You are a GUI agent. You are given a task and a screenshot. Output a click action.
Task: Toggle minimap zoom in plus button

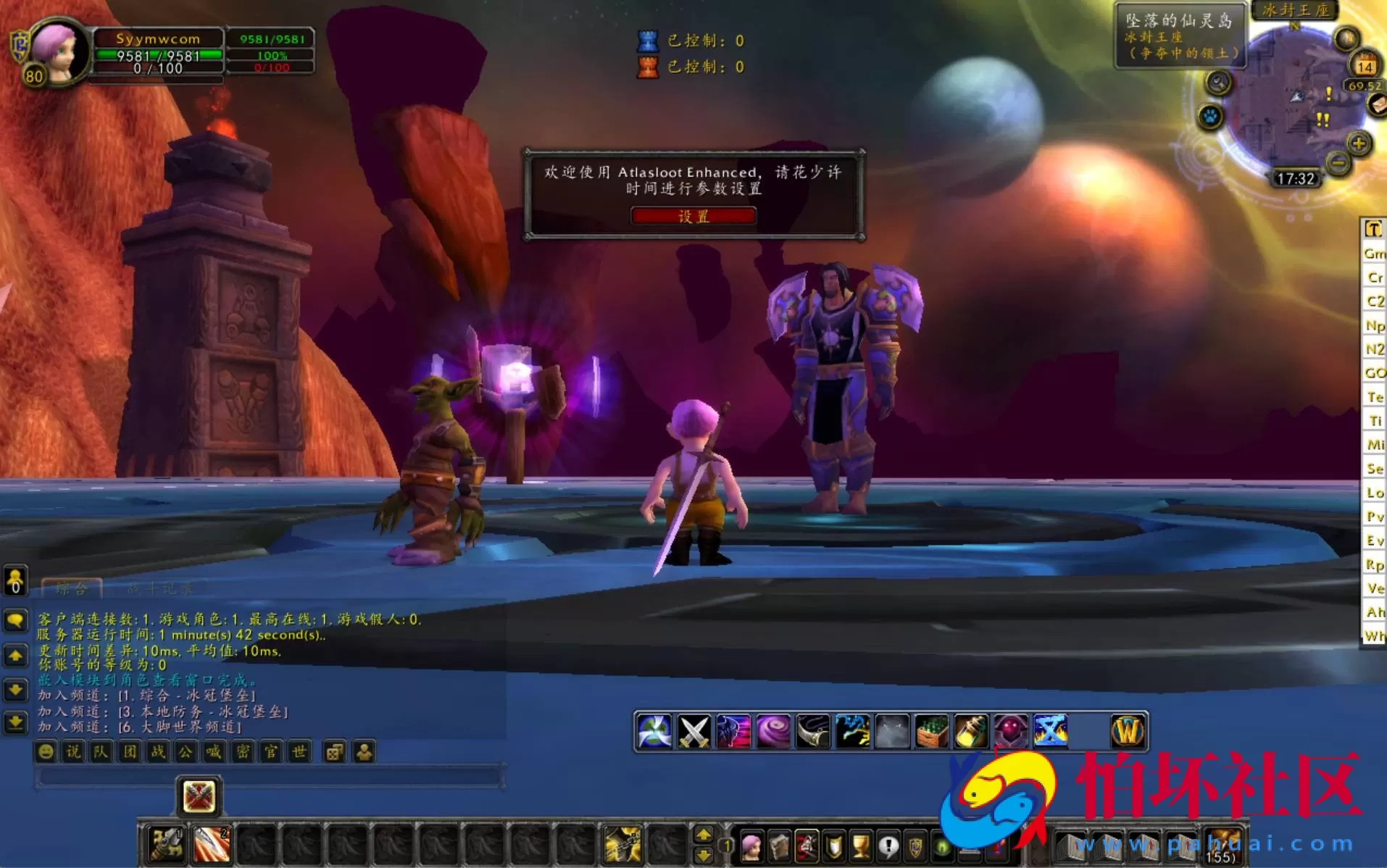1359,143
